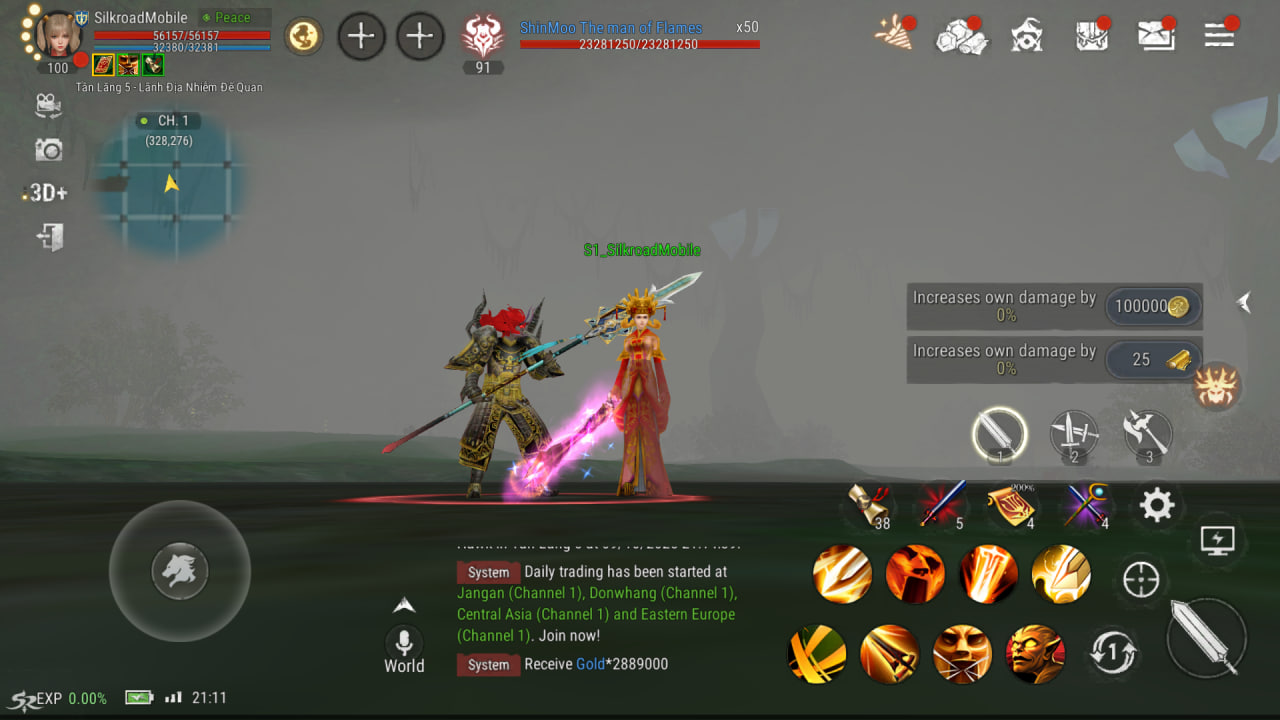Use the scroll item with 38 count
The width and height of the screenshot is (1280, 720).
867,503
